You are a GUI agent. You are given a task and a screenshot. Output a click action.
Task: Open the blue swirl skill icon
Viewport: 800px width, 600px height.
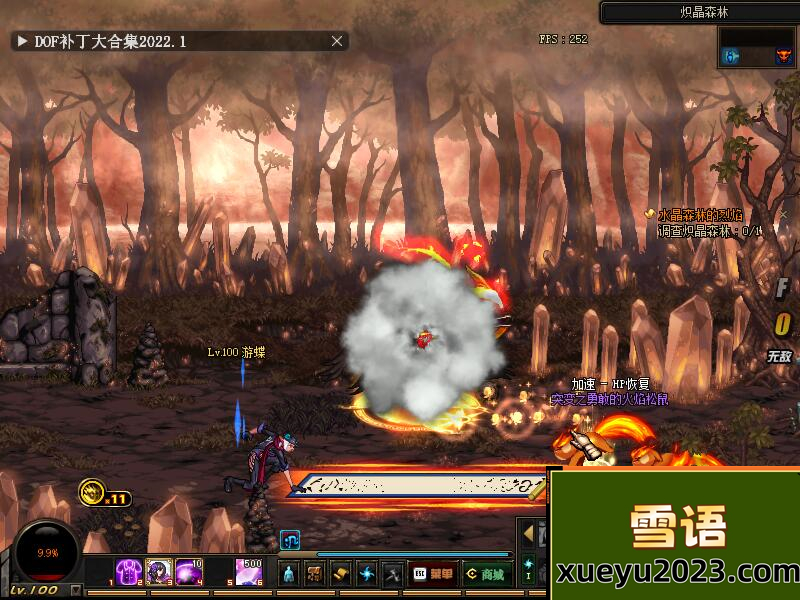[x=367, y=574]
